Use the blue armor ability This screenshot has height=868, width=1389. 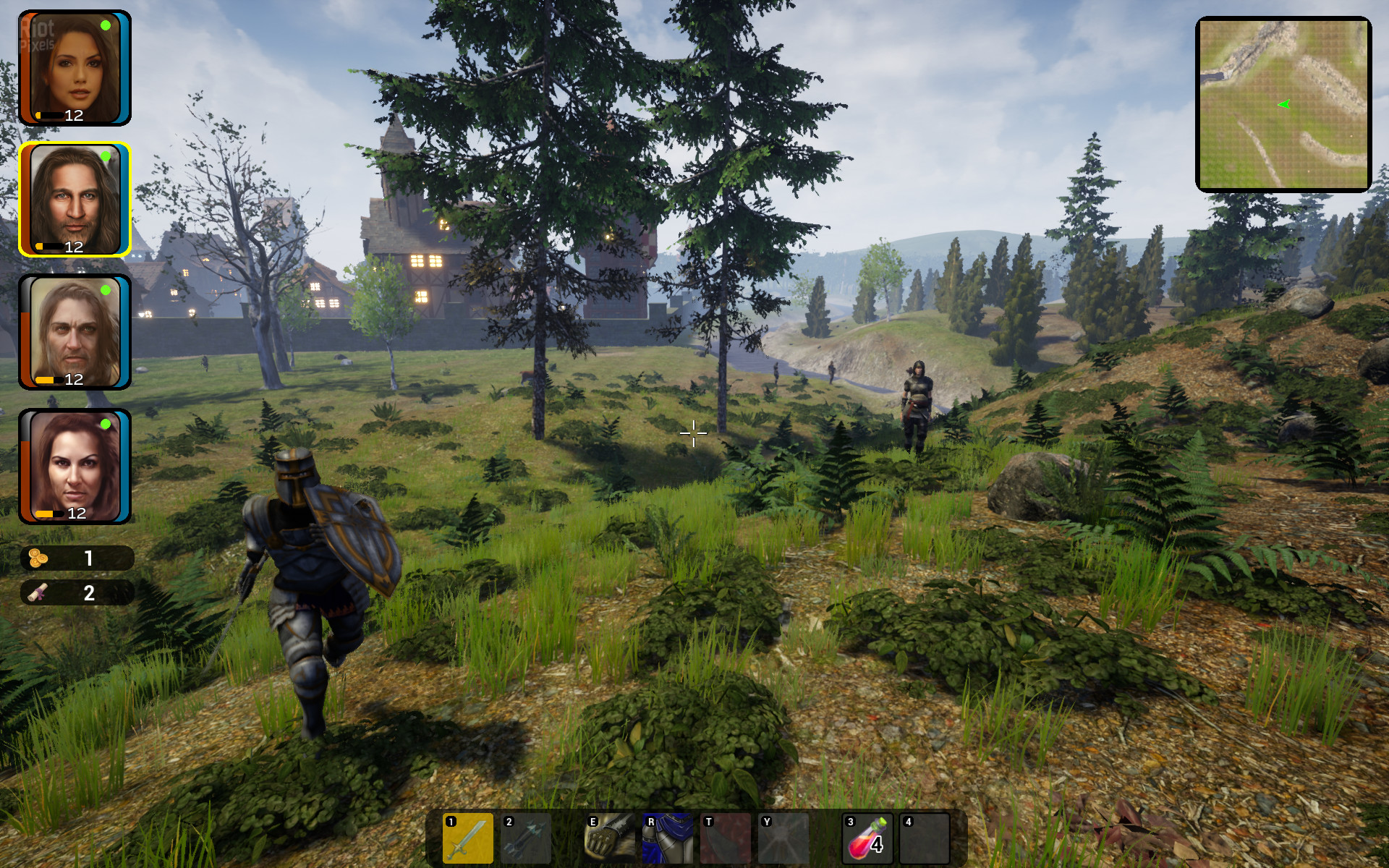(x=668, y=838)
